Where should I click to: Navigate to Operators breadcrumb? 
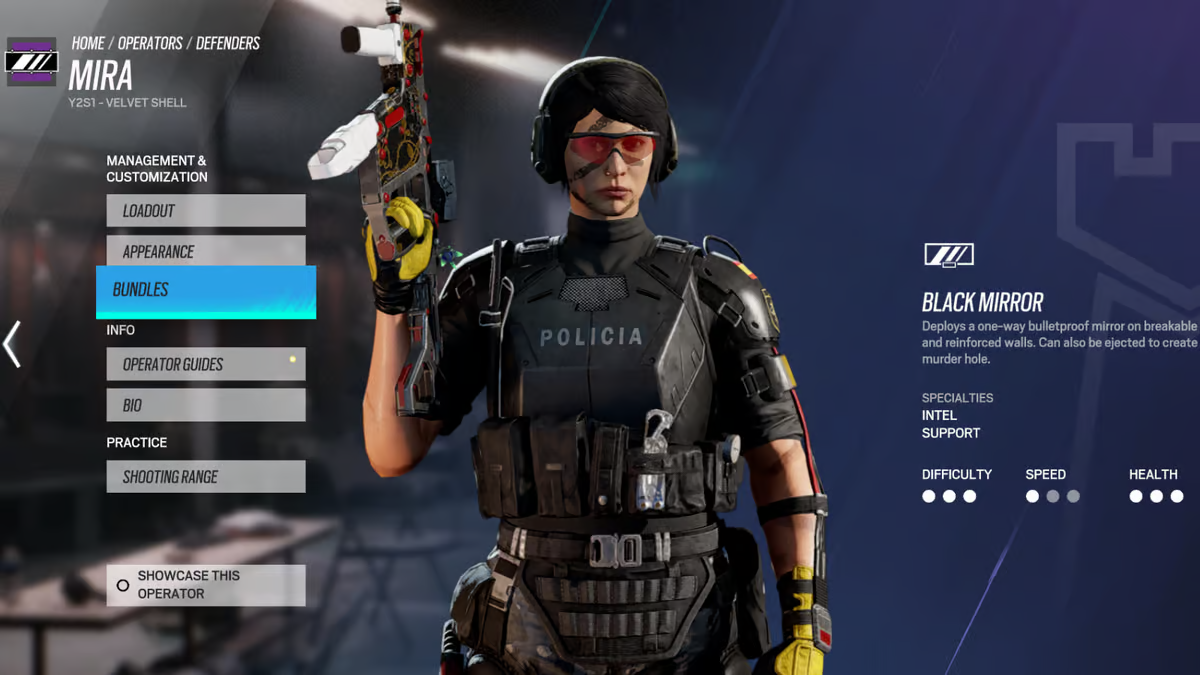pyautogui.click(x=150, y=43)
